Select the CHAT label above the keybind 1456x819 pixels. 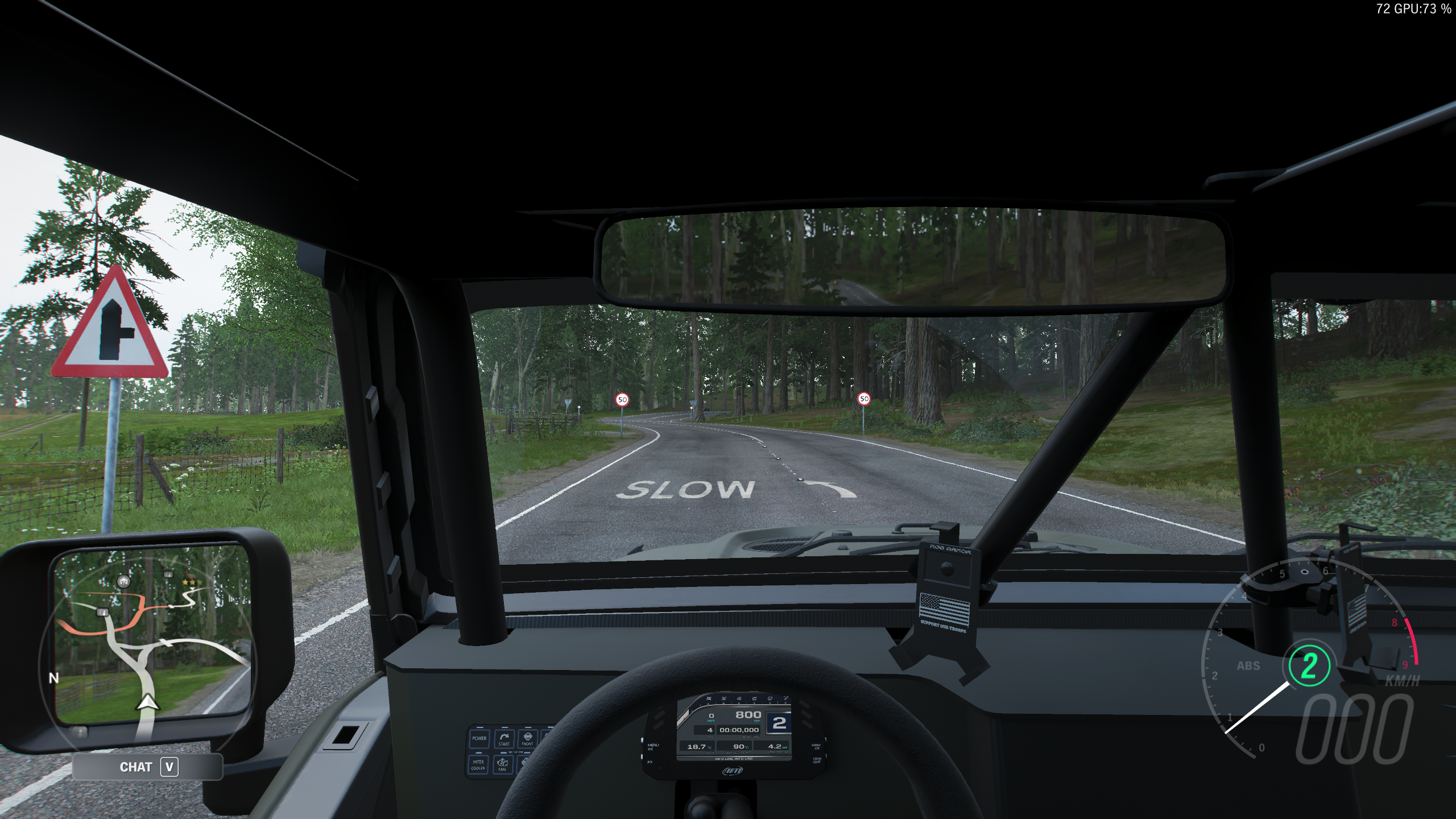(x=135, y=766)
